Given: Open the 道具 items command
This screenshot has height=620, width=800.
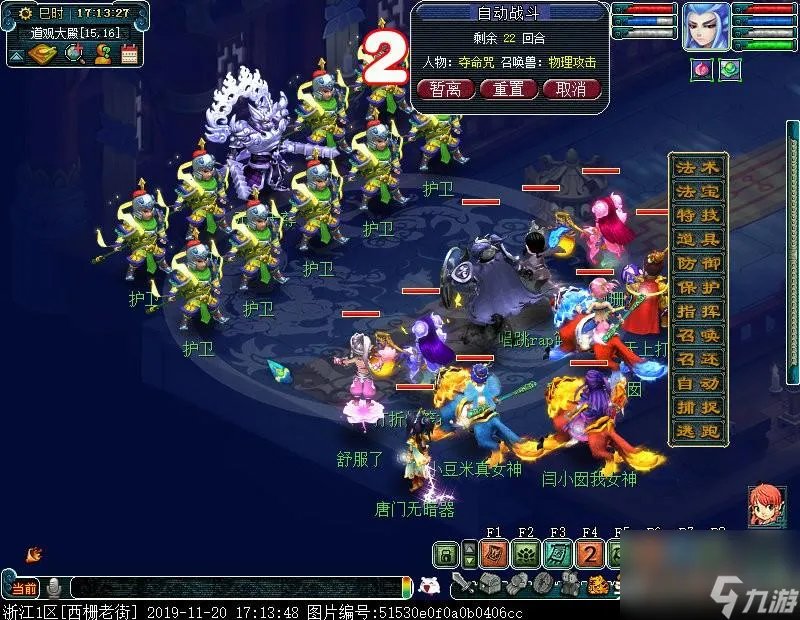Looking at the screenshot, I should [697, 239].
